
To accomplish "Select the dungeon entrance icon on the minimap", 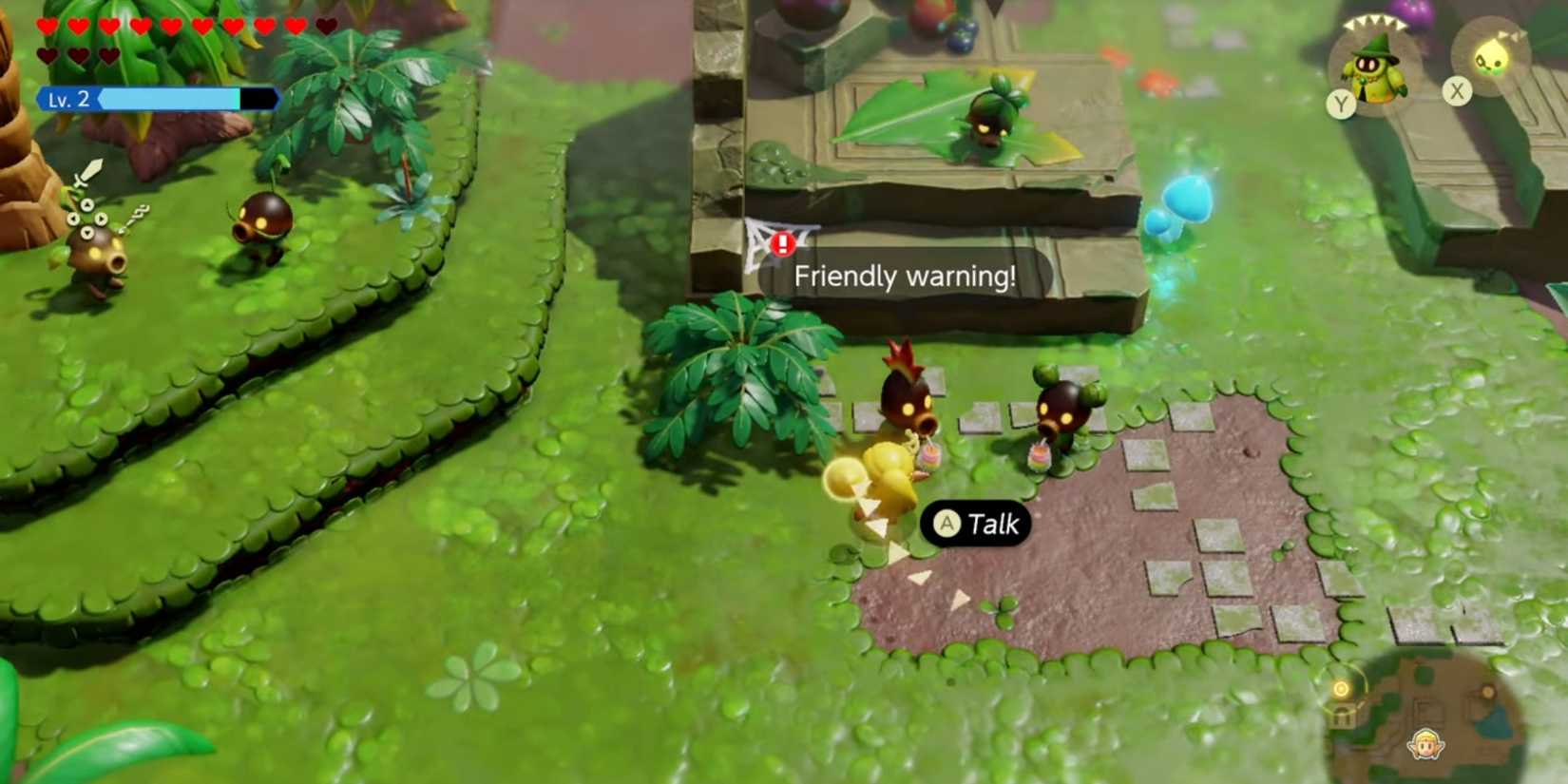I will [1343, 716].
